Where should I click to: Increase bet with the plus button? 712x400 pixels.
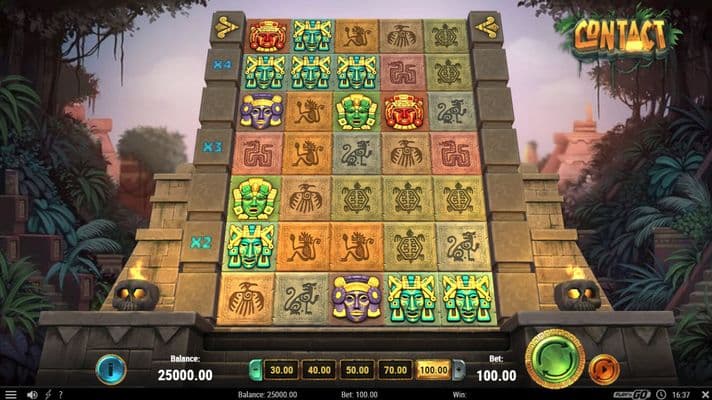(x=459, y=370)
